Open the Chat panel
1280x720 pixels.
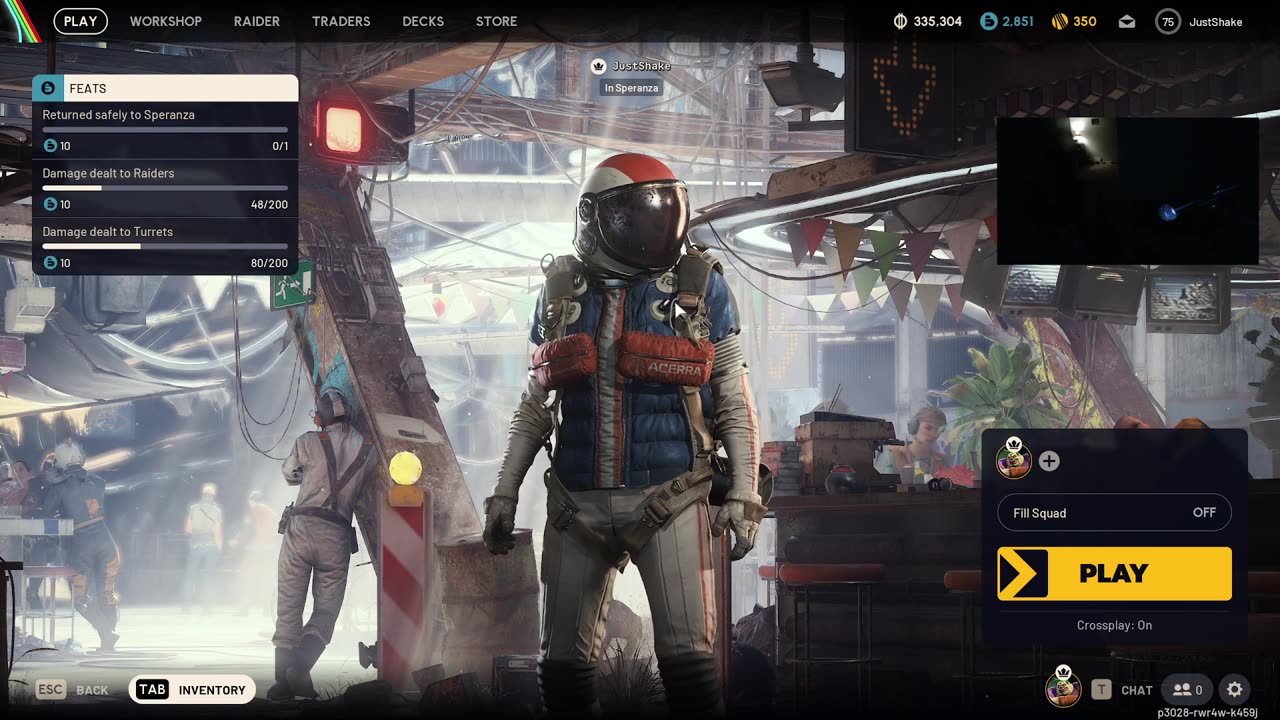click(1123, 689)
